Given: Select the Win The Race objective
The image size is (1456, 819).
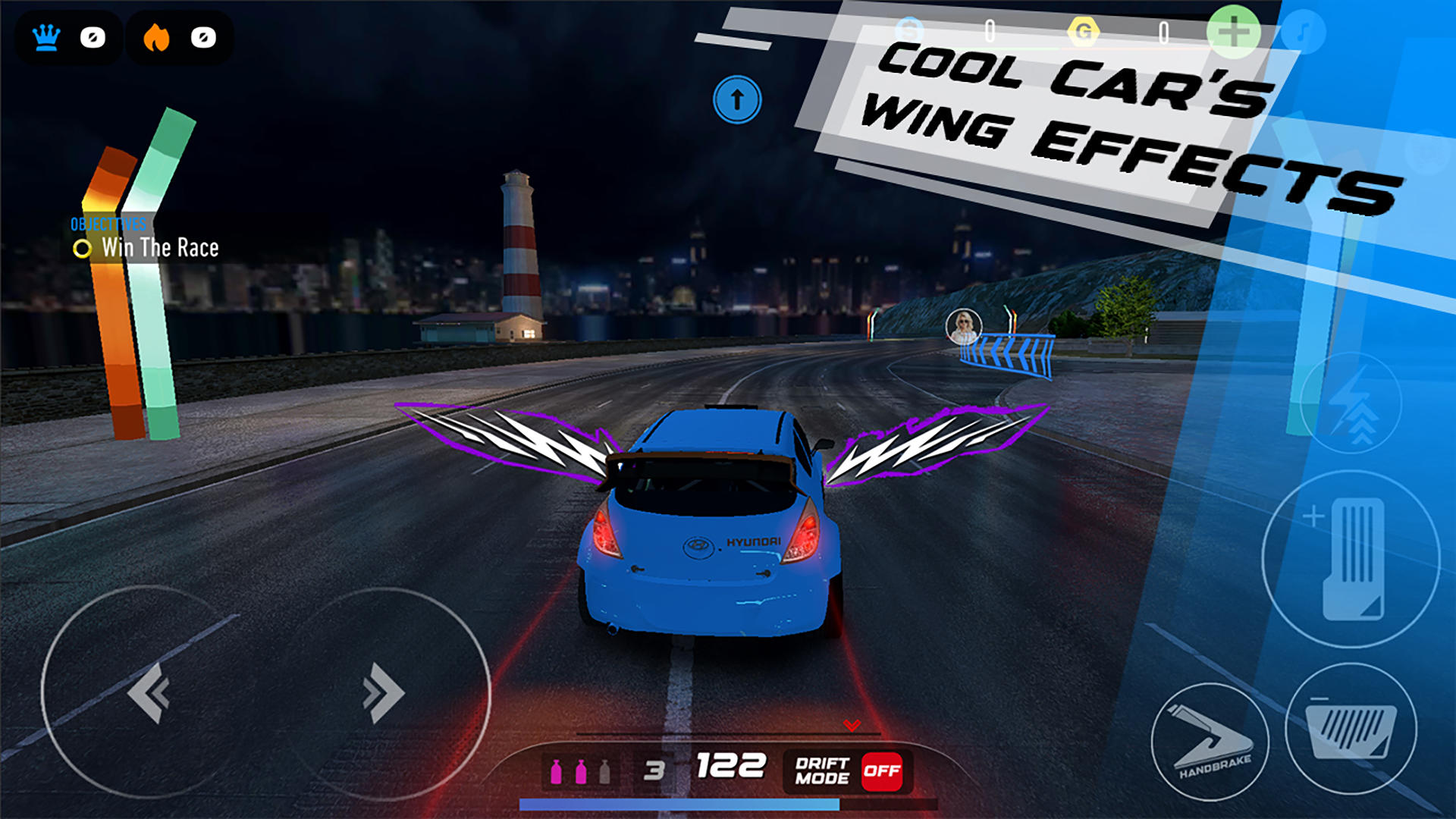Looking at the screenshot, I should tap(160, 246).
